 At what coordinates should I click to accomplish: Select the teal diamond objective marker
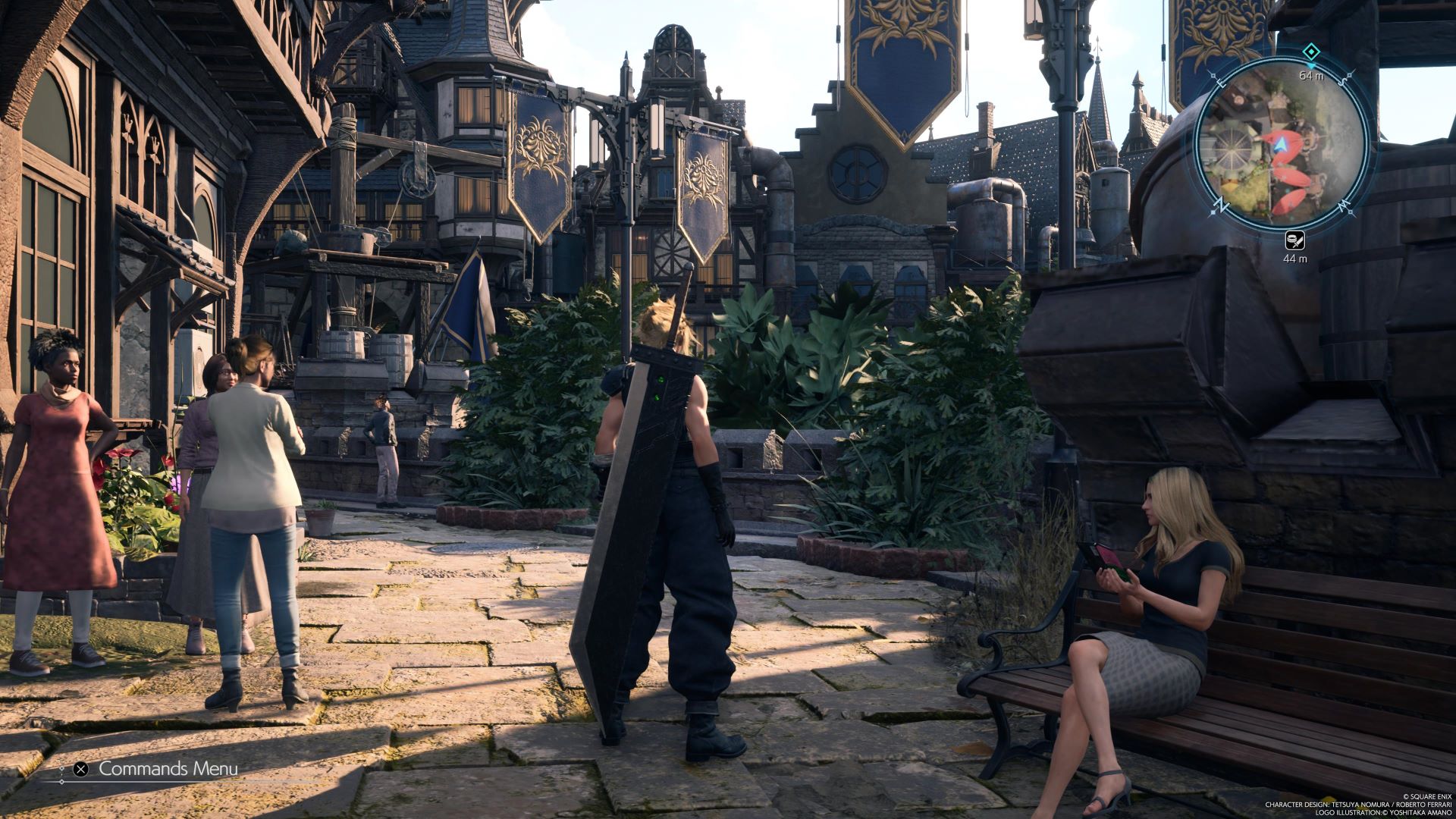pos(1310,52)
